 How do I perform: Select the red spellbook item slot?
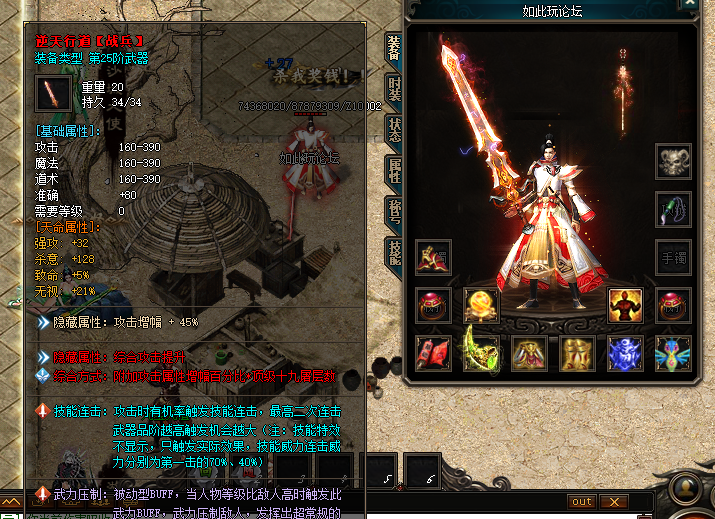pos(433,353)
